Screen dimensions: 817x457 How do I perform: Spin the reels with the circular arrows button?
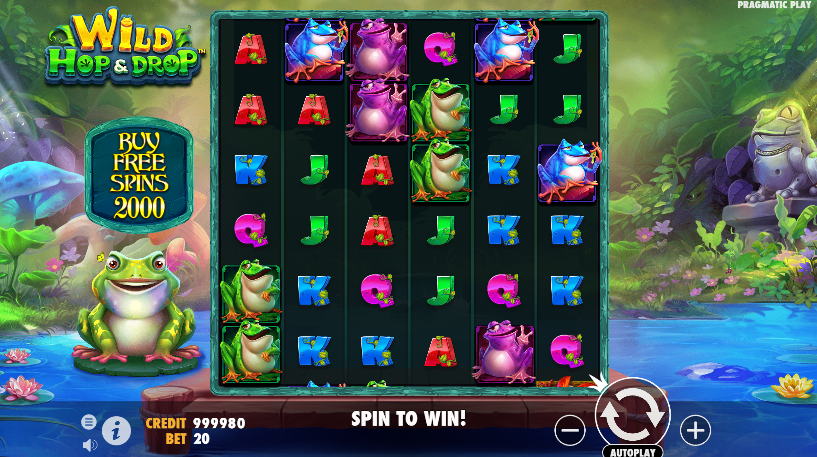[x=632, y=417]
